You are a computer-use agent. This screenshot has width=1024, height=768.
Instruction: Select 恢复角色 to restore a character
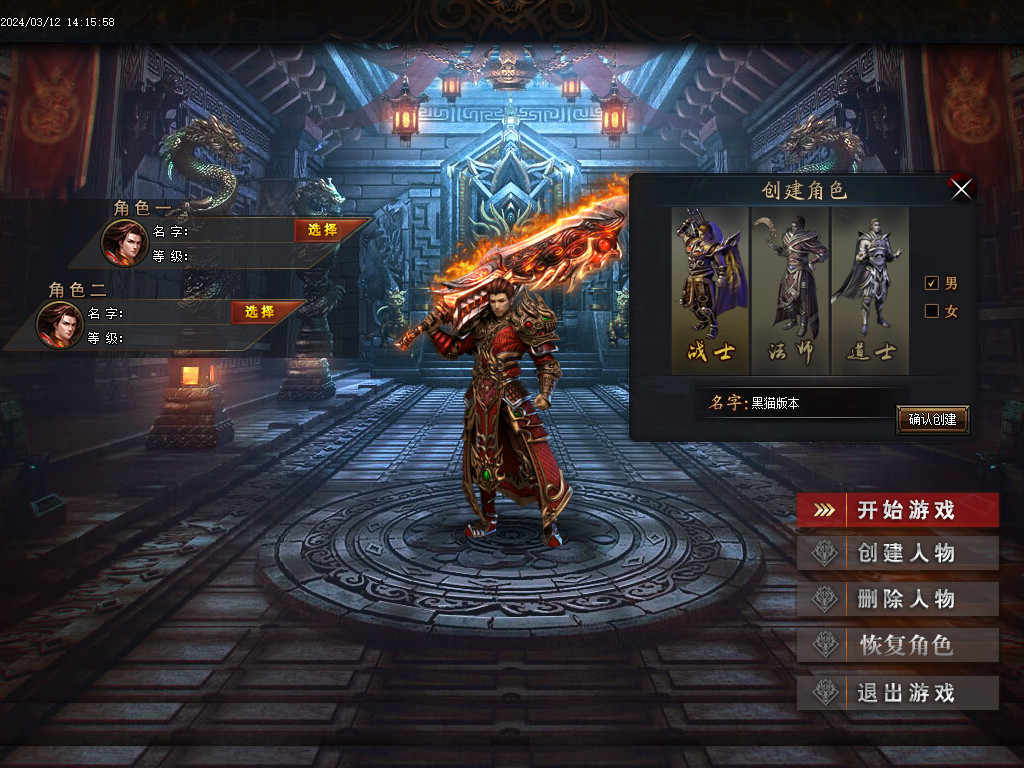pyautogui.click(x=898, y=645)
